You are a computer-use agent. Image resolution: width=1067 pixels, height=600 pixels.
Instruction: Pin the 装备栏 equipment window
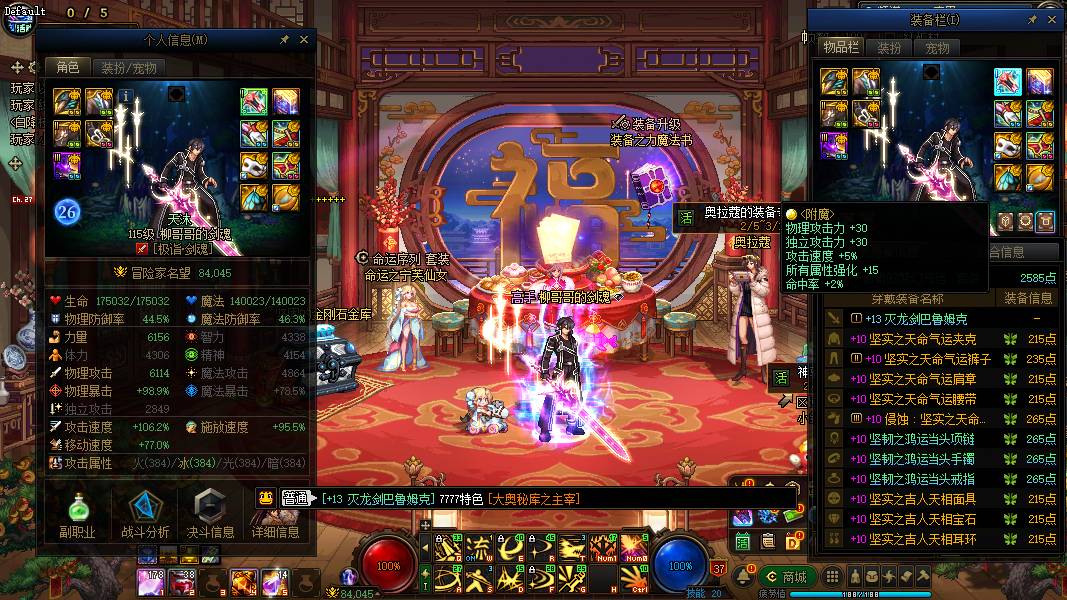click(x=1033, y=19)
